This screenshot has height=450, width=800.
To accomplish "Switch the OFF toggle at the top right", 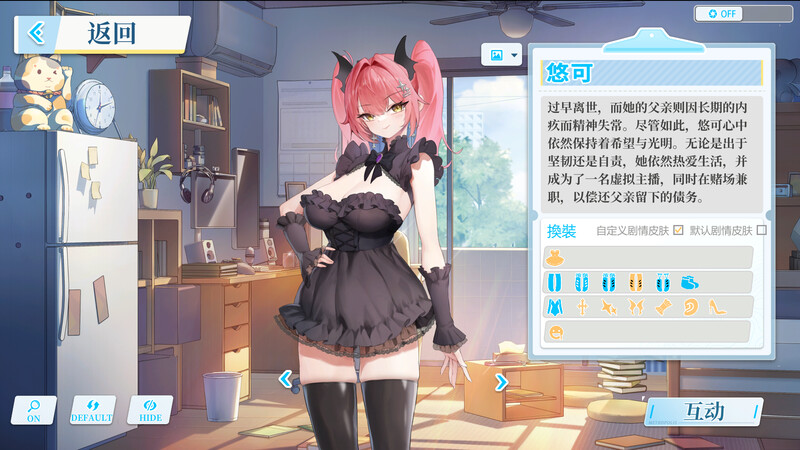I will click(x=742, y=14).
